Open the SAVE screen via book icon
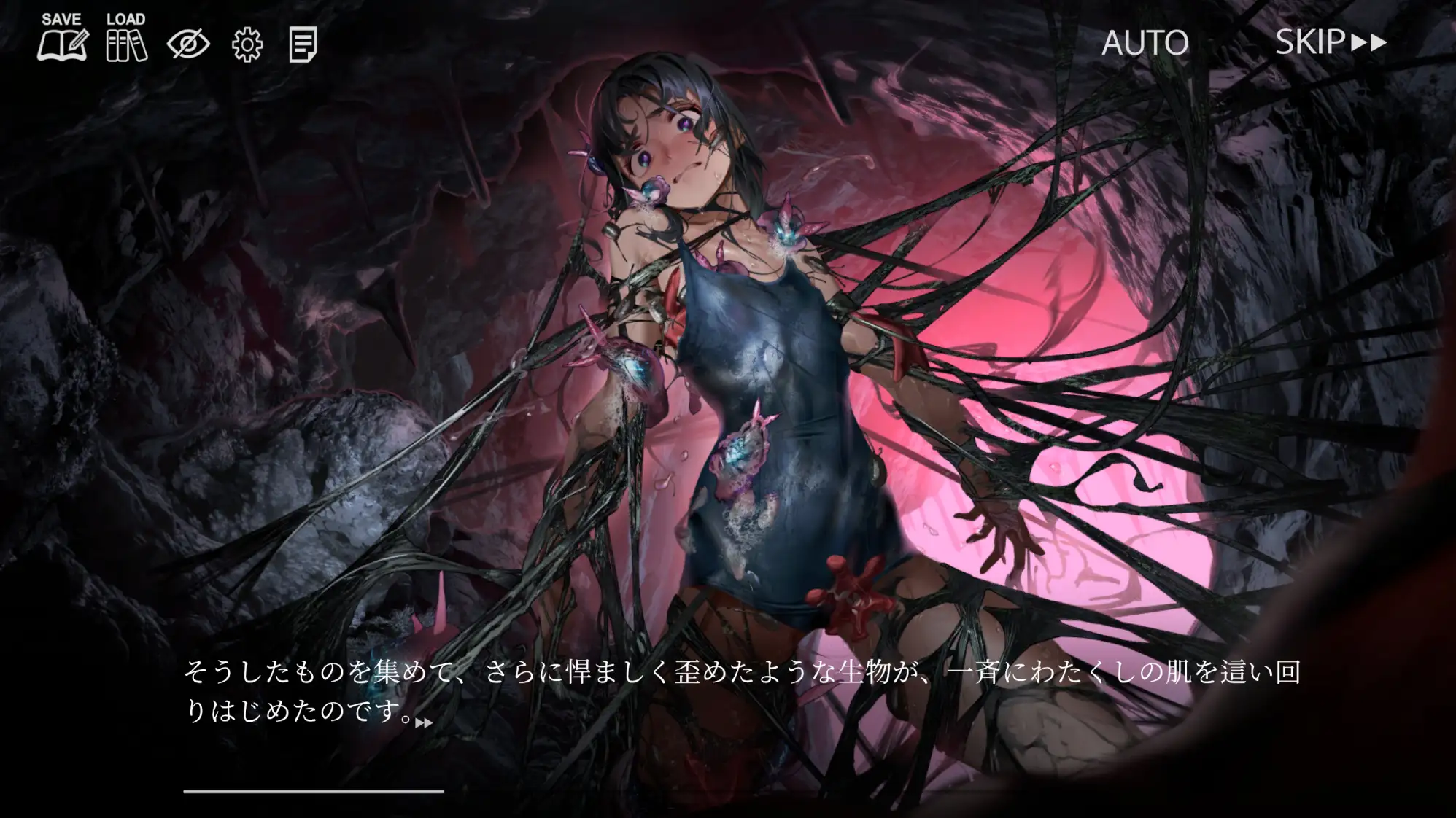Screen dimensions: 1456x818 [x=61, y=45]
